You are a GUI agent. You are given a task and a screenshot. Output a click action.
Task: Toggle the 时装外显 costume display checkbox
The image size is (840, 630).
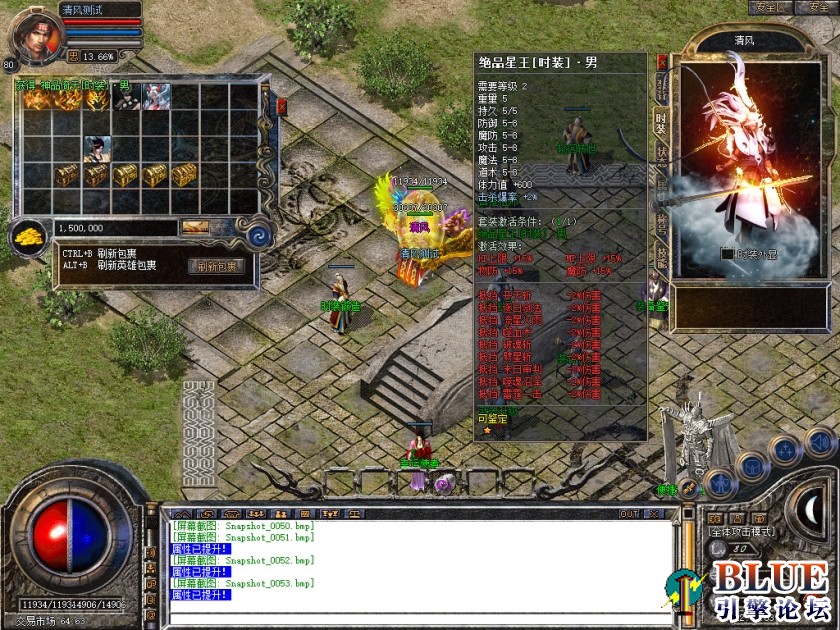point(728,254)
